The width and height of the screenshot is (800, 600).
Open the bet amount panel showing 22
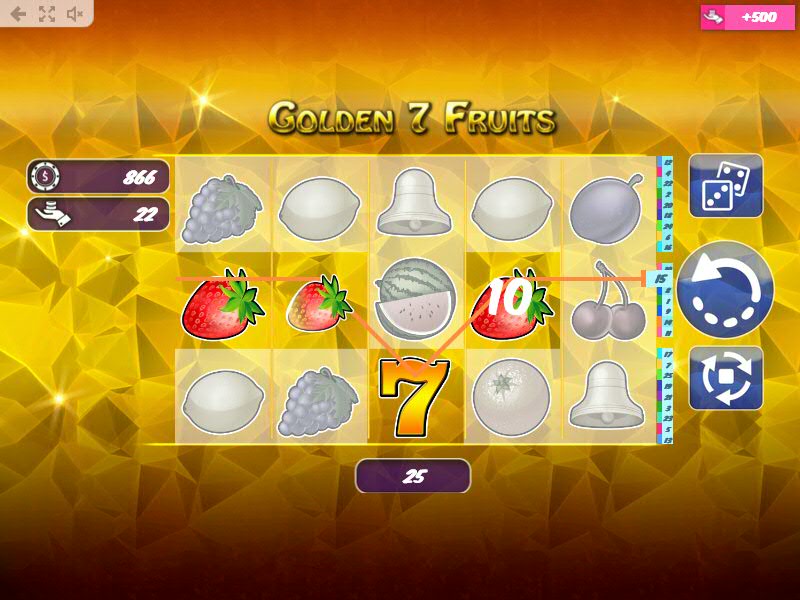tap(98, 214)
